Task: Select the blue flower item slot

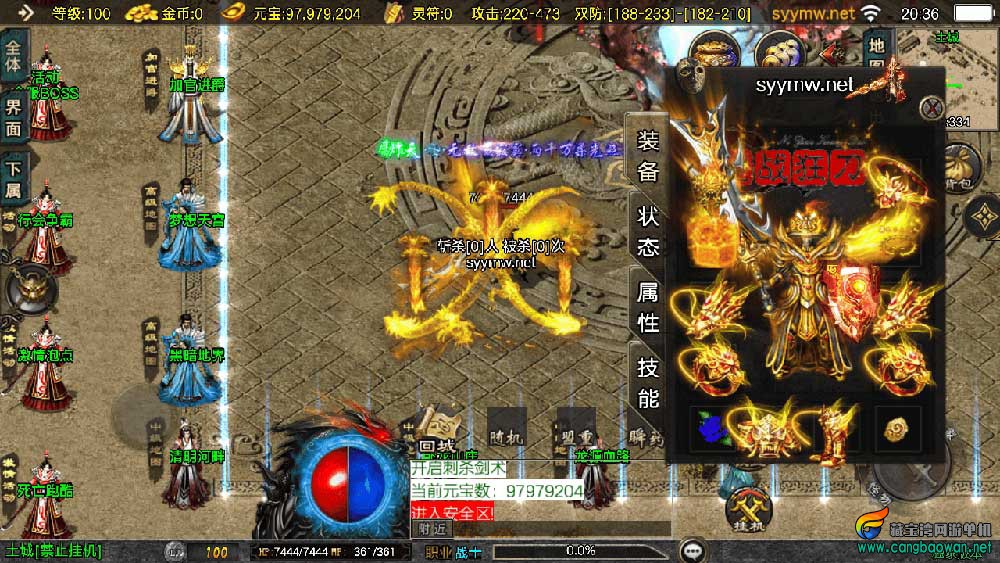Action: pyautogui.click(x=713, y=429)
